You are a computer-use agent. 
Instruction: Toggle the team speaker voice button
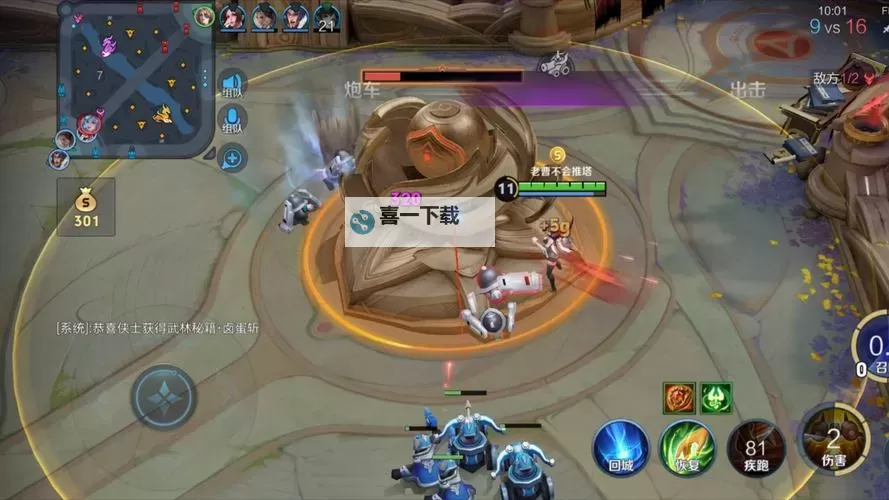tap(232, 84)
